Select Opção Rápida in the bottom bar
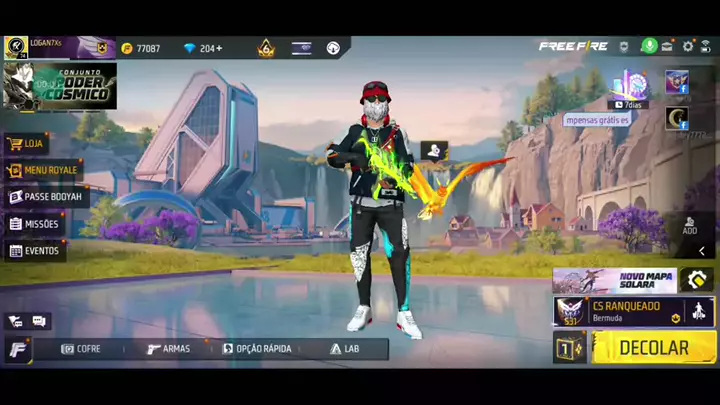This screenshot has height=405, width=720. tap(256, 349)
